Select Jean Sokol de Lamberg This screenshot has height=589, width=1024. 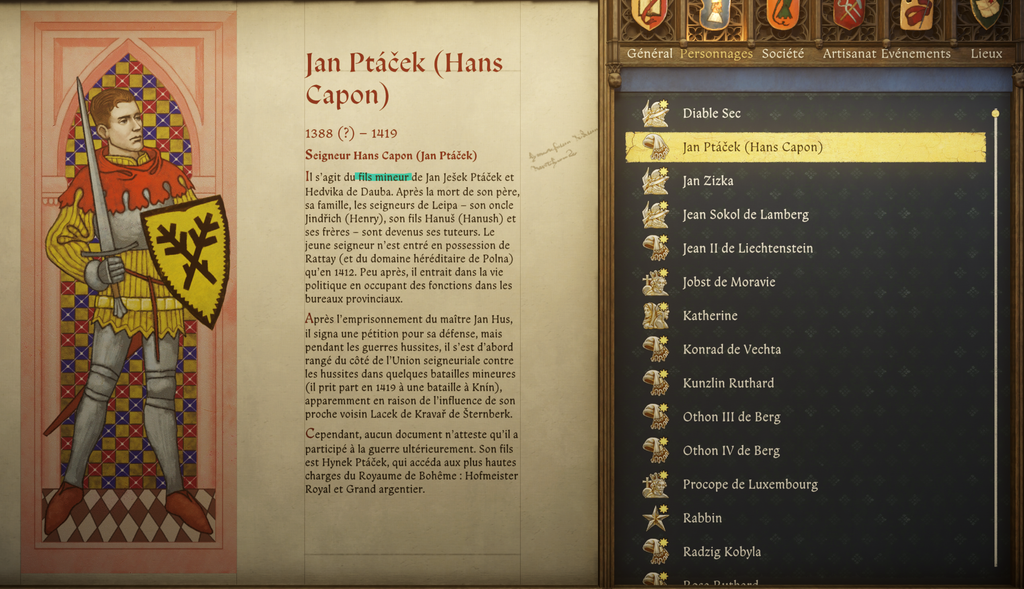tap(745, 215)
